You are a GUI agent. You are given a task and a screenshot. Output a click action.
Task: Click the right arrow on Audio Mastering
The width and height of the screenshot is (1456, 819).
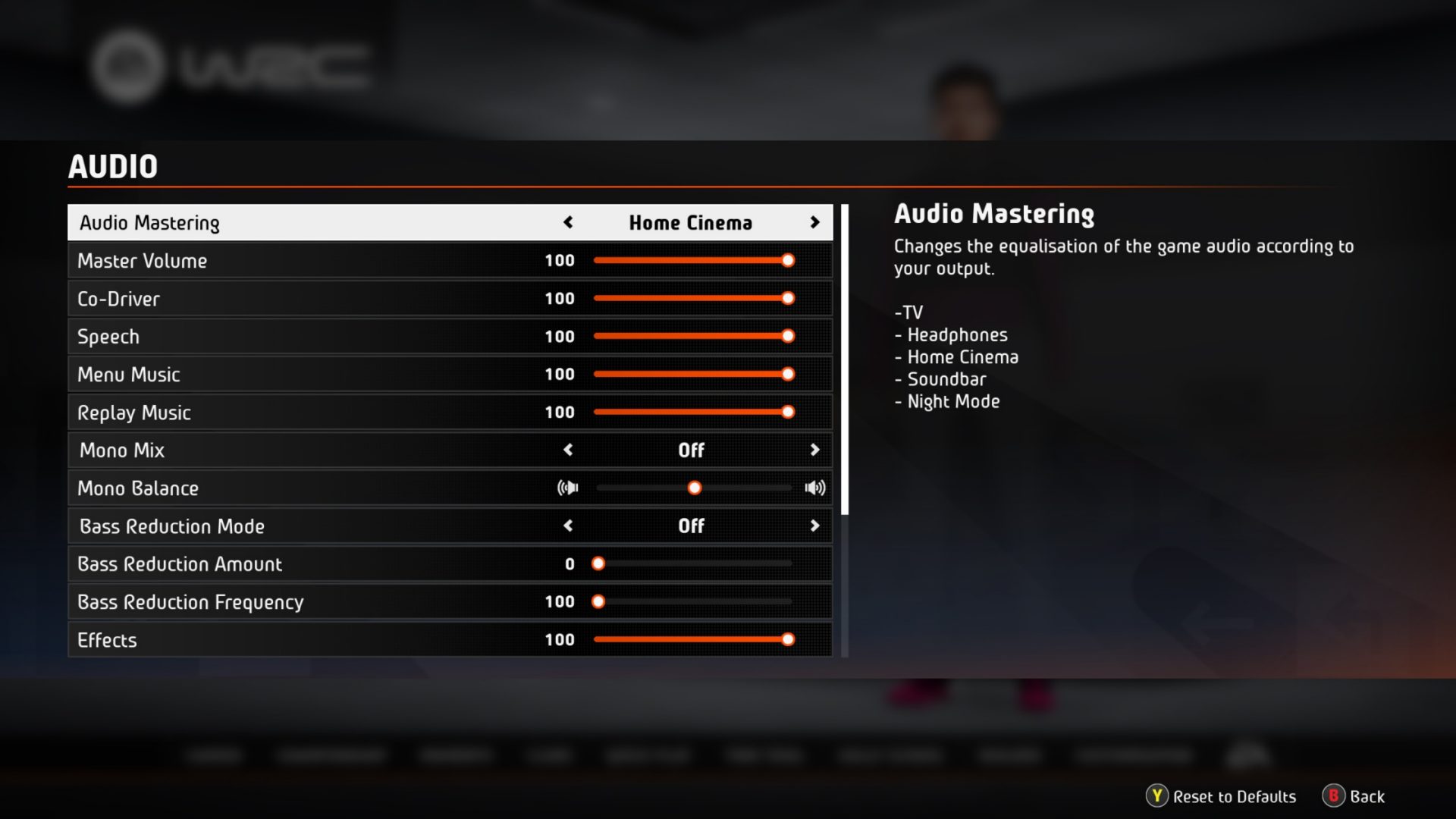click(x=816, y=222)
